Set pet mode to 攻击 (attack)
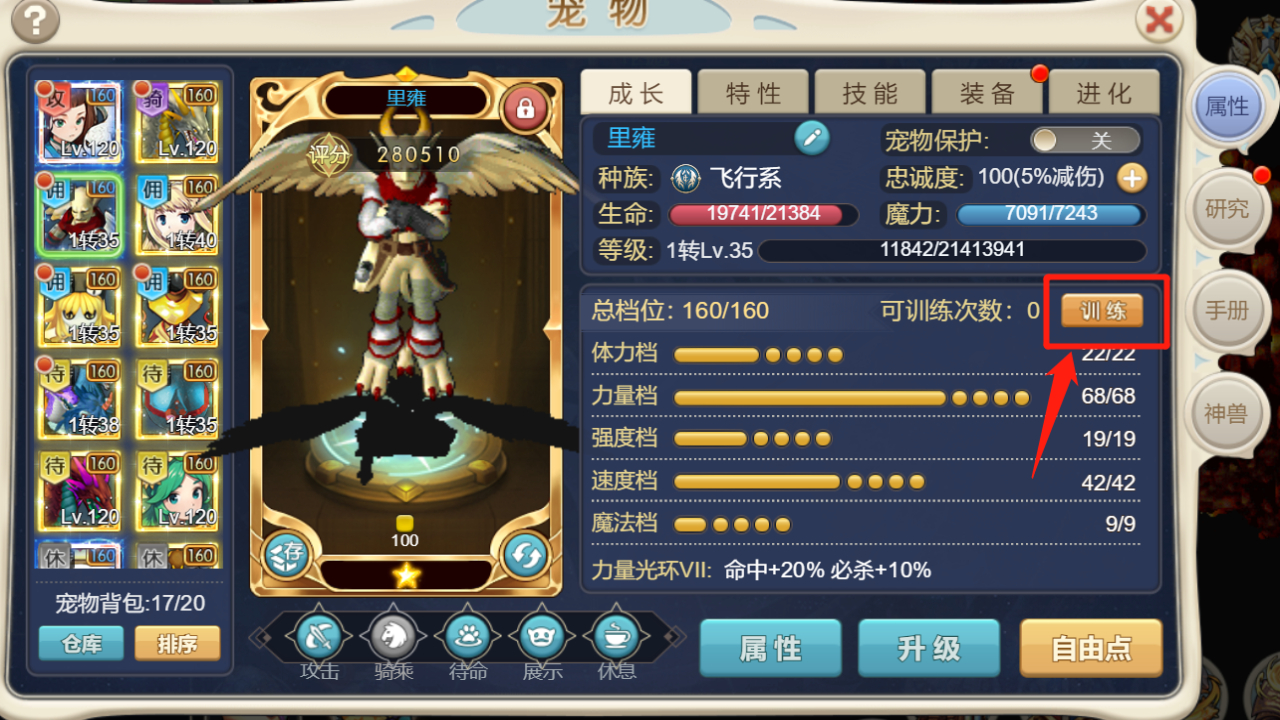 click(318, 635)
